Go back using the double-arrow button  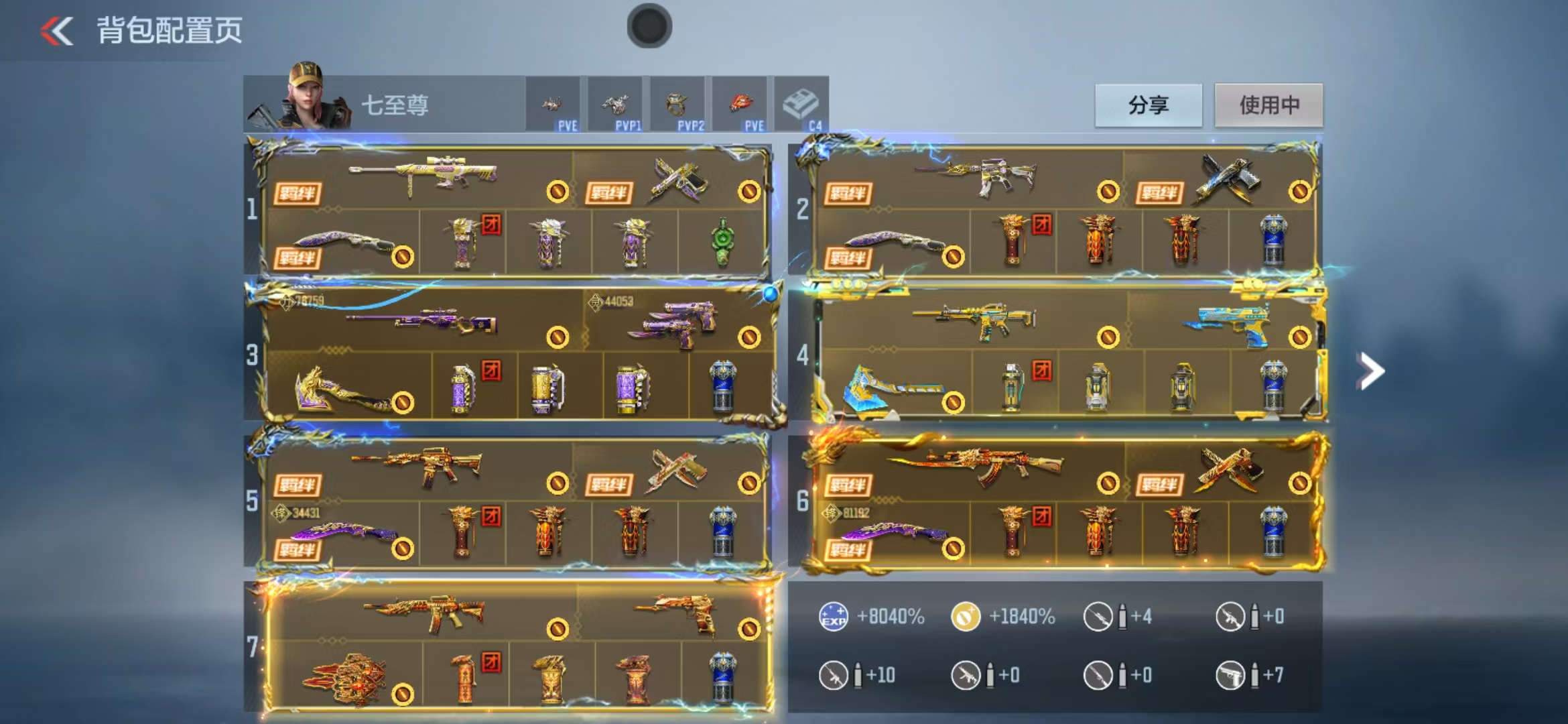pyautogui.click(x=57, y=31)
